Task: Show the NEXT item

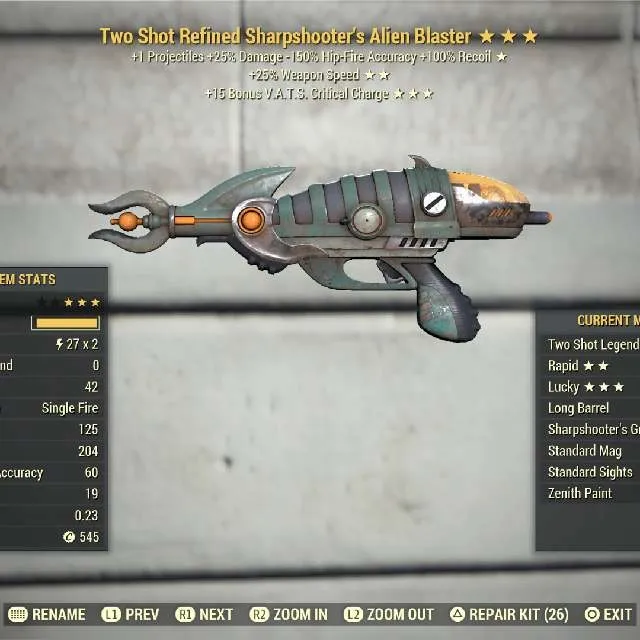Action: click(205, 614)
